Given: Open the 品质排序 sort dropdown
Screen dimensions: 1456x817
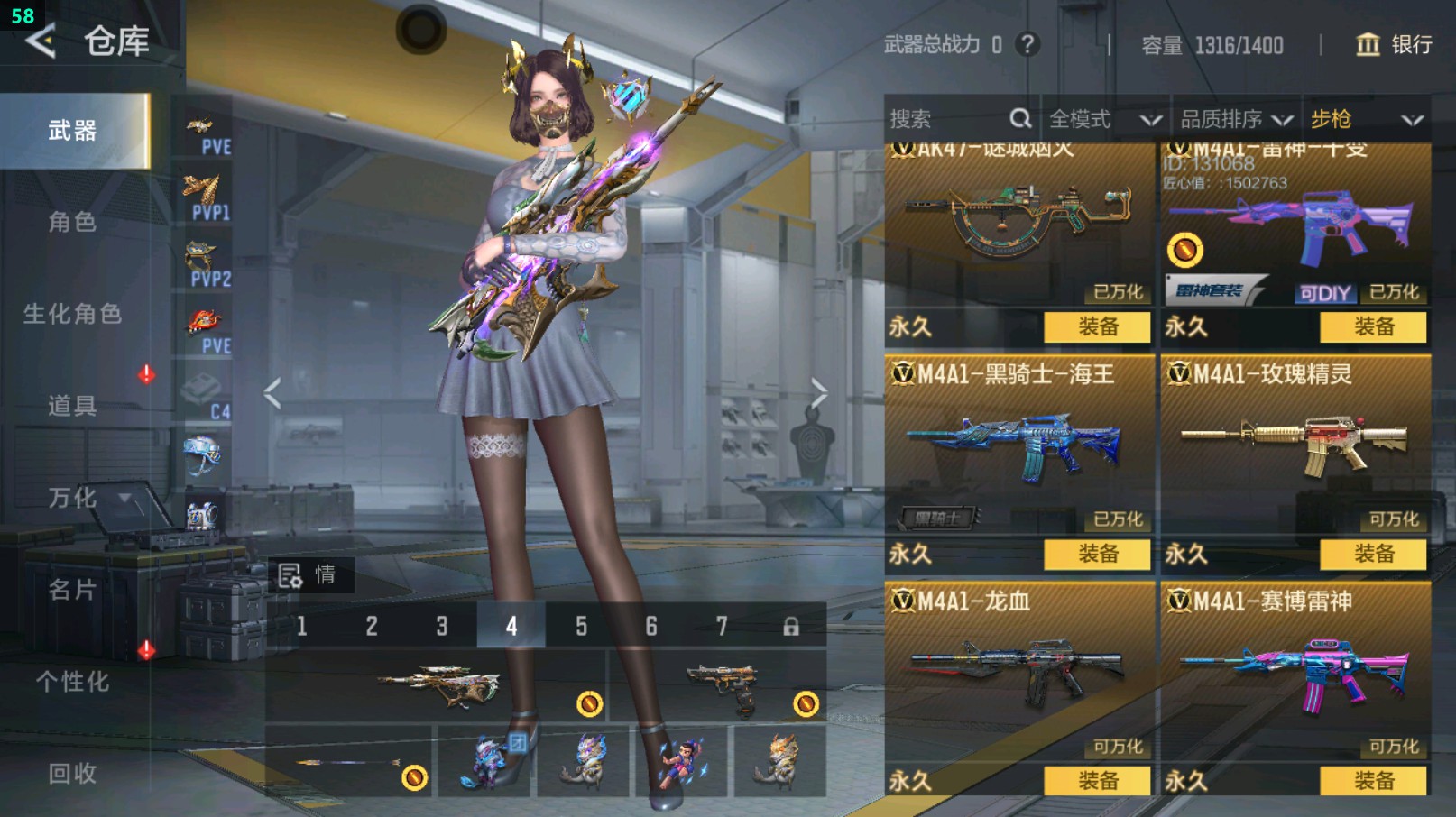Looking at the screenshot, I should [x=1236, y=119].
